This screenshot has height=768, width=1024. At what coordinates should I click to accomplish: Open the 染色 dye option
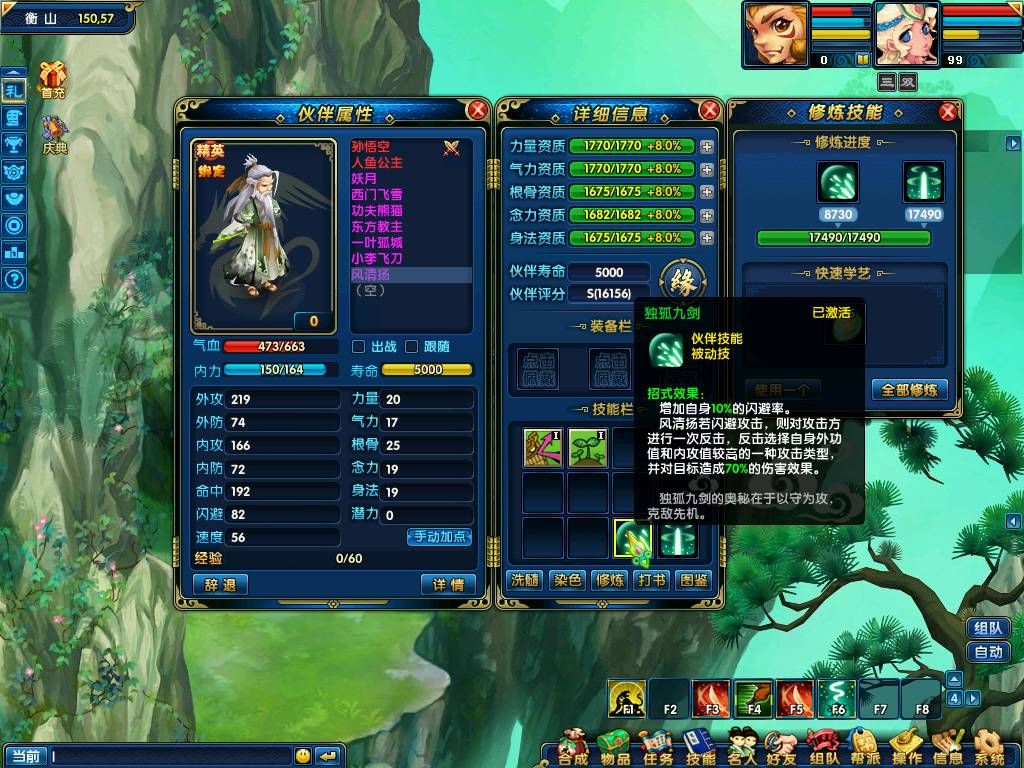point(567,580)
